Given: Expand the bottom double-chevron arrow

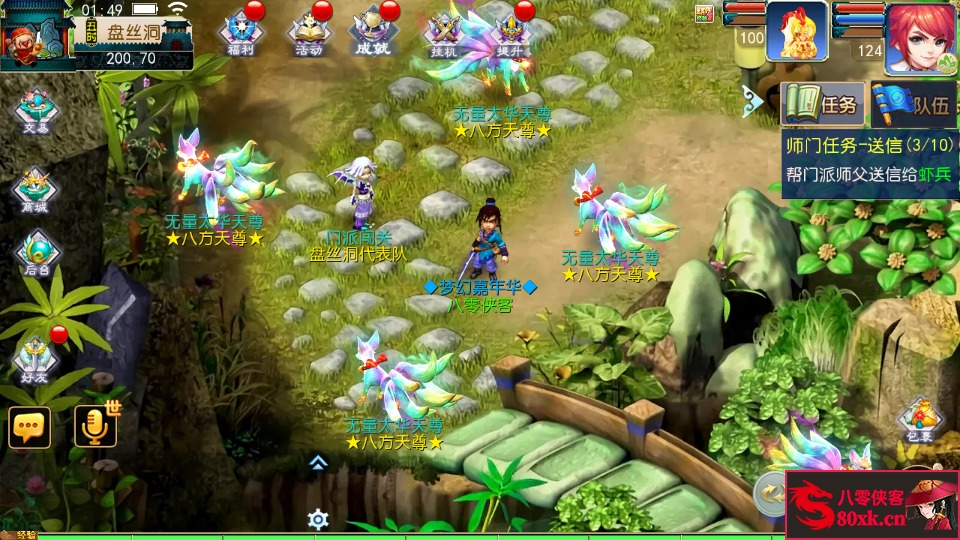Looking at the screenshot, I should click(318, 462).
